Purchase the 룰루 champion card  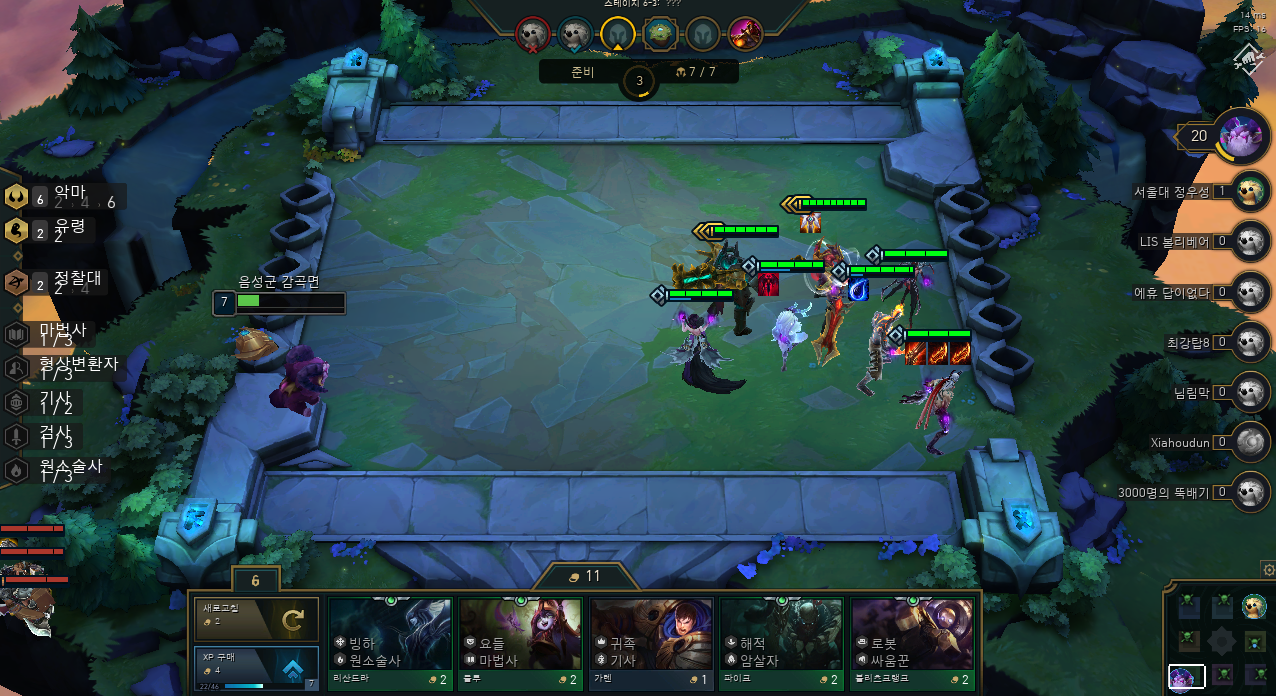pos(520,634)
